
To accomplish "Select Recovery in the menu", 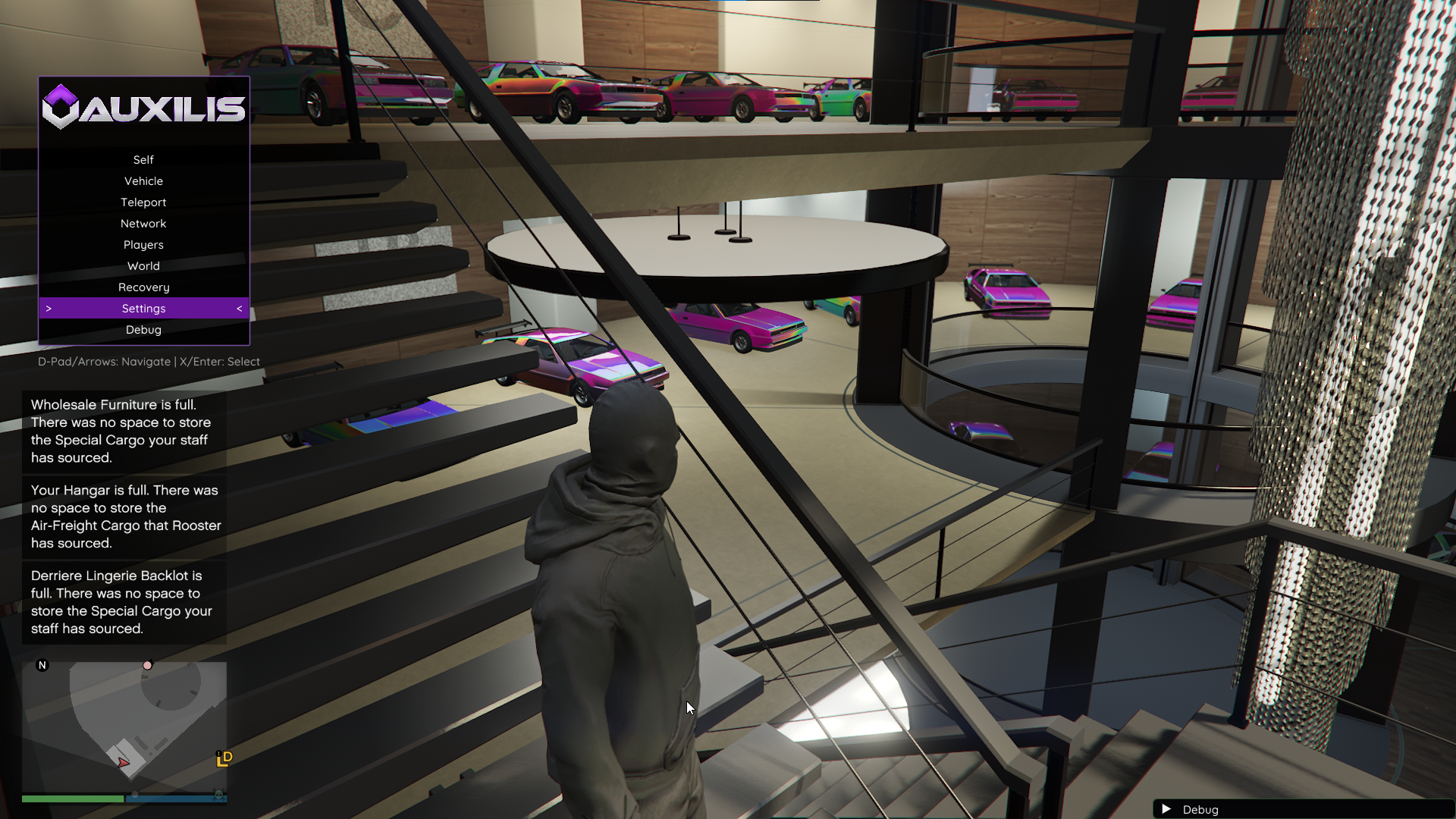I will 143,287.
